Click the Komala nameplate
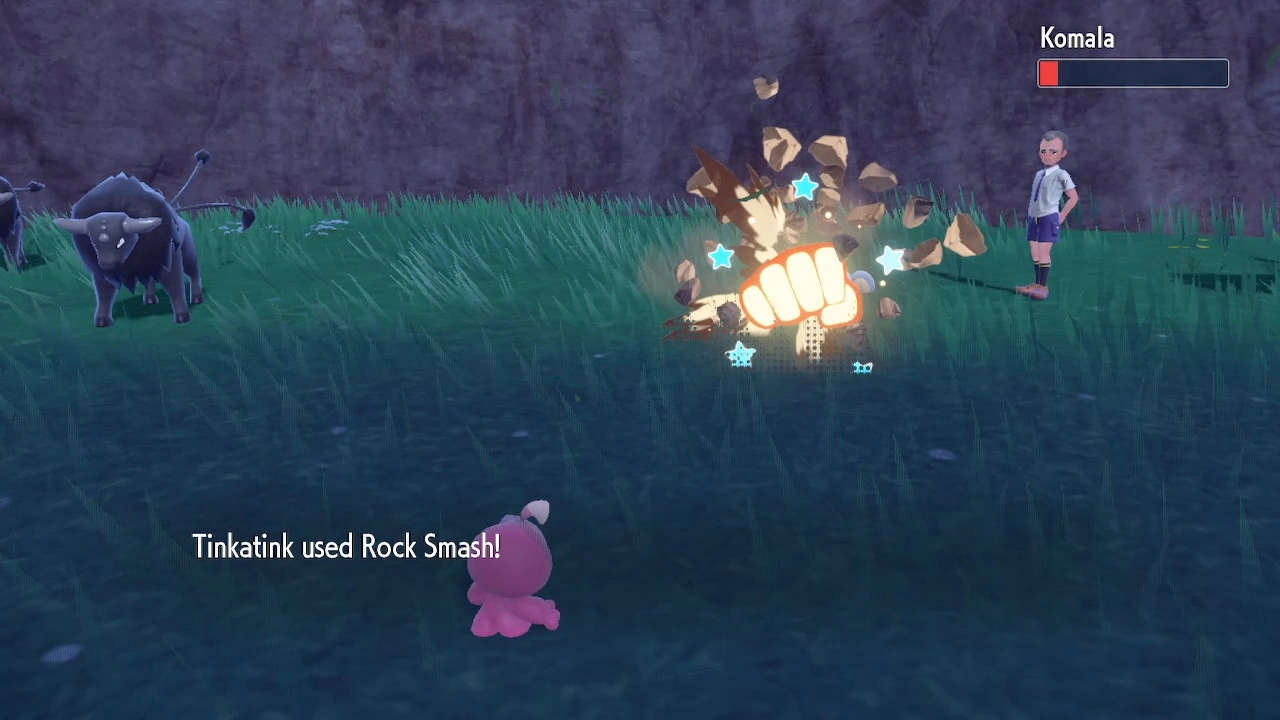1280x720 pixels. (1076, 38)
